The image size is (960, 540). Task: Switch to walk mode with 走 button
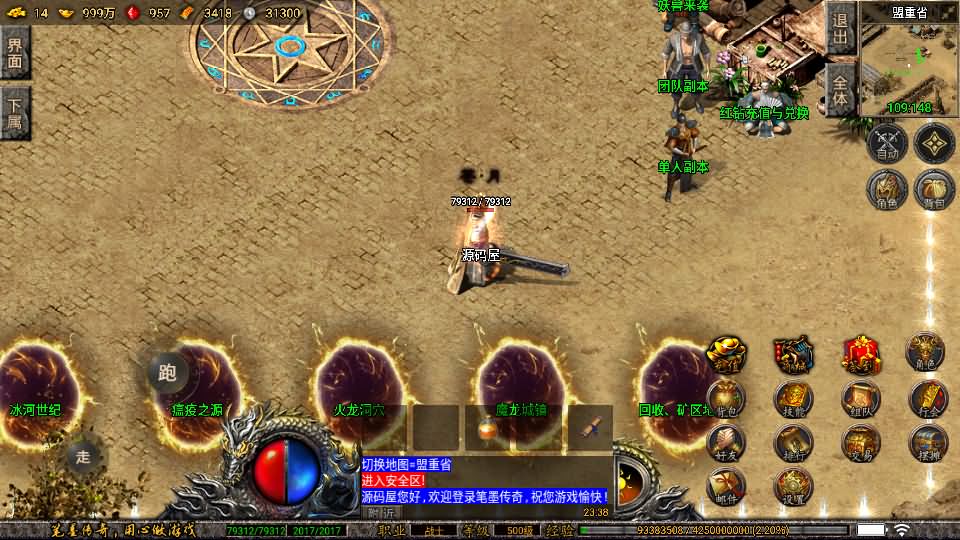point(83,457)
